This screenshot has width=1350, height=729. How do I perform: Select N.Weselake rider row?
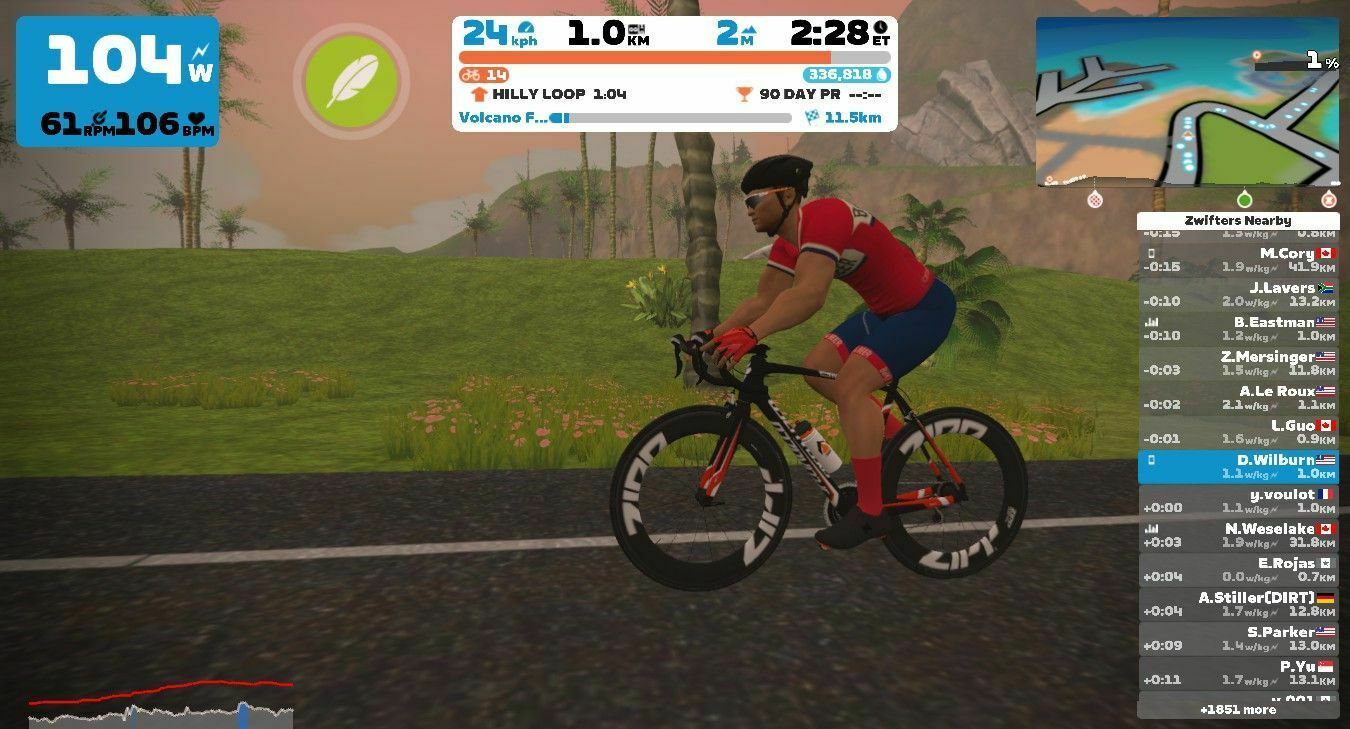pos(1238,535)
